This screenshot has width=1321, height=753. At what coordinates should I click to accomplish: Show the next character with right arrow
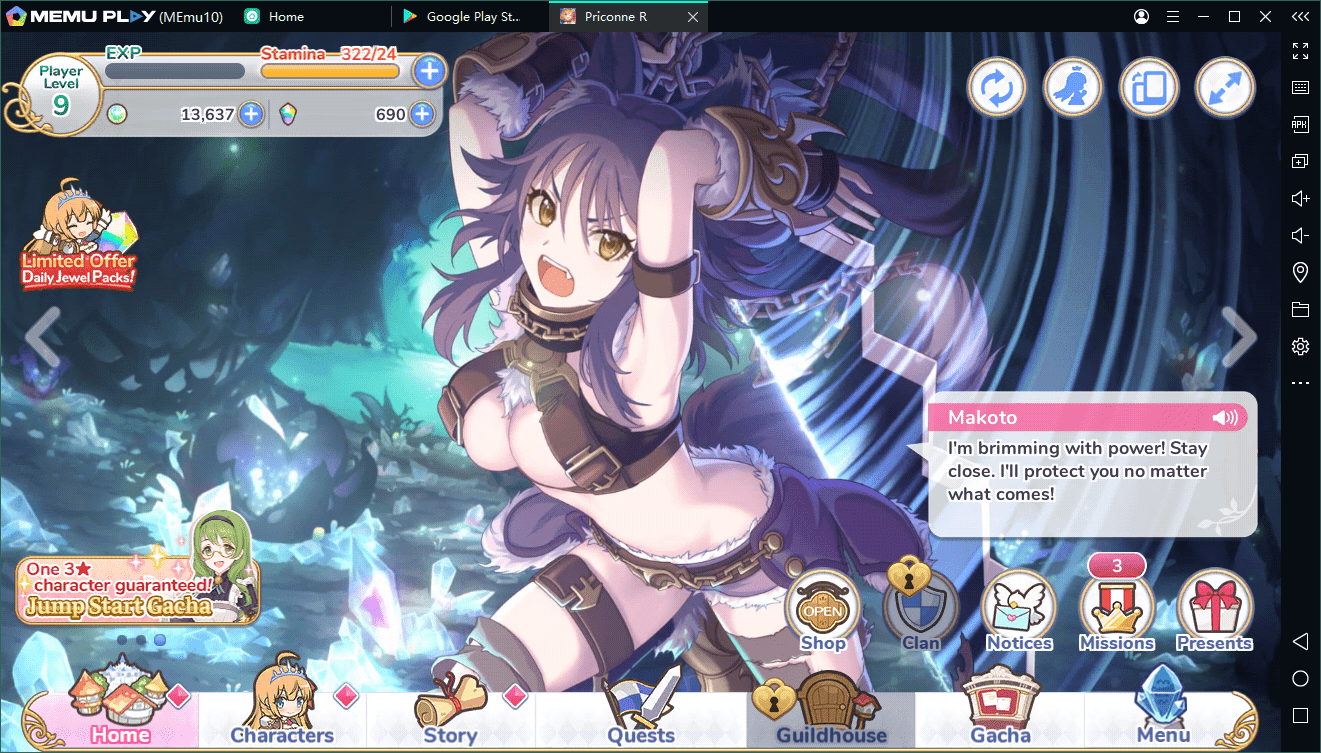pos(1239,337)
